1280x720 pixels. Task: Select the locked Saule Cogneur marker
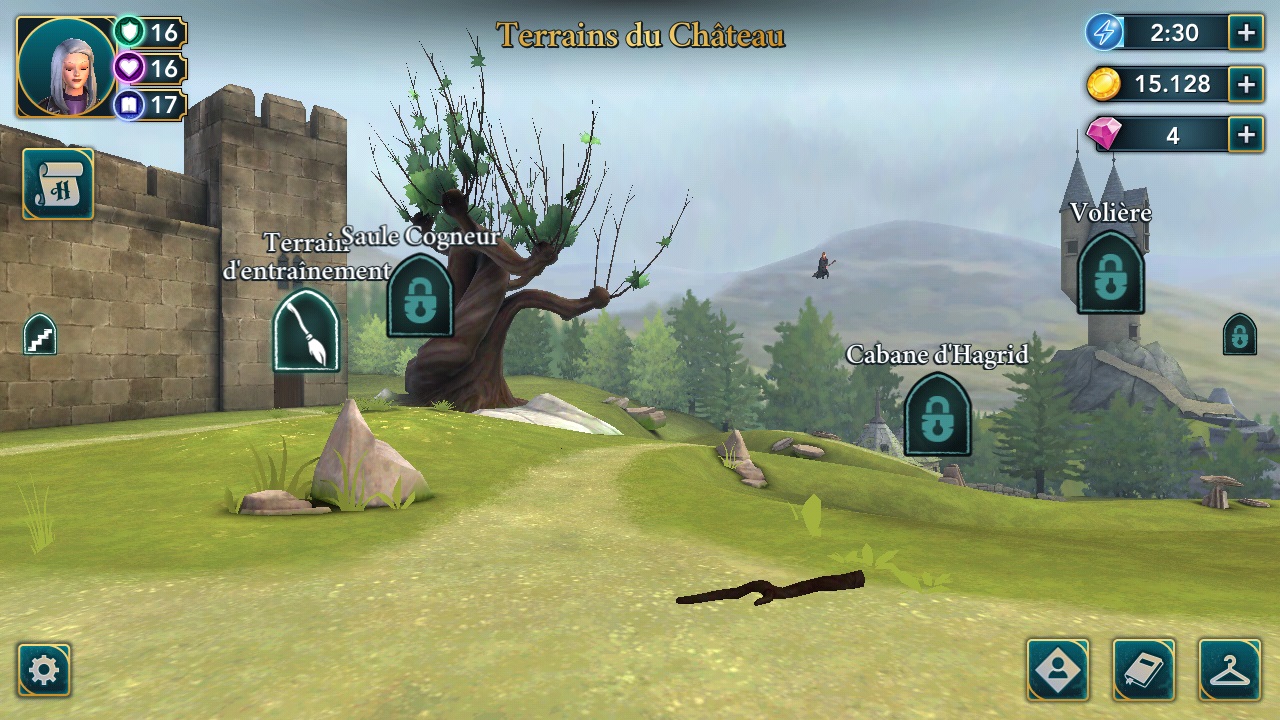click(420, 296)
